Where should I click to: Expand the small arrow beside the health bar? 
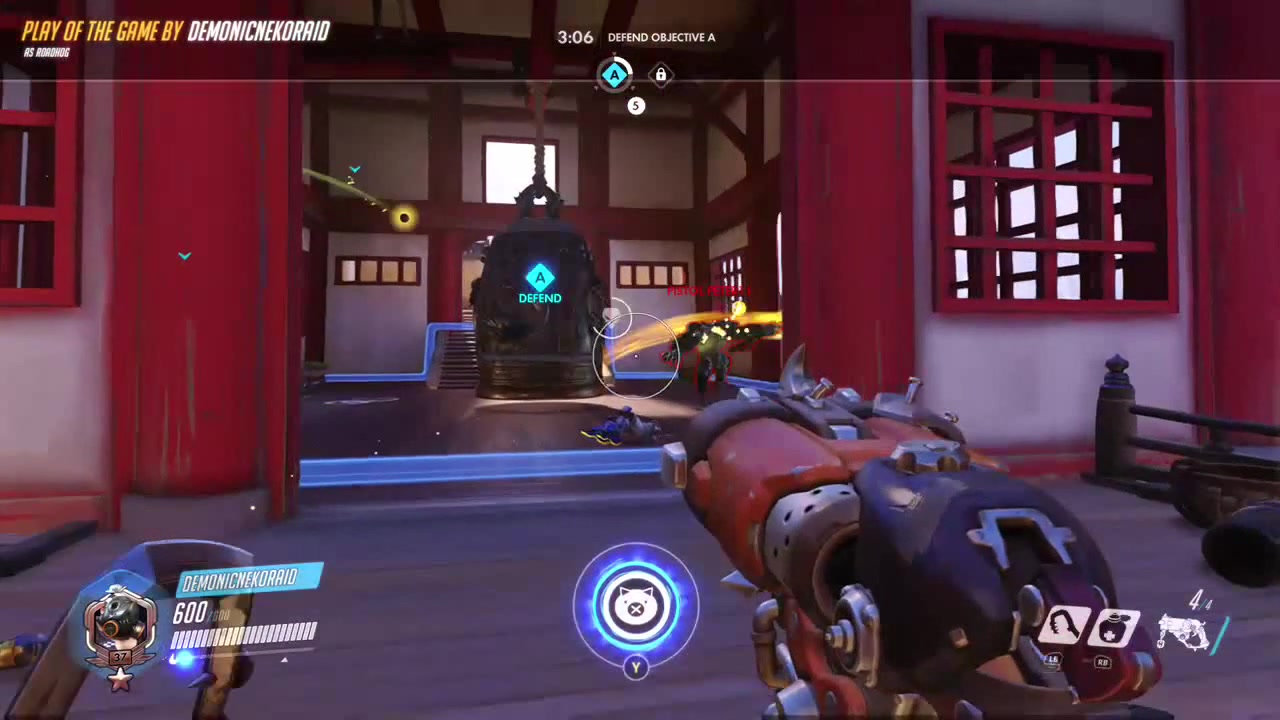284,661
